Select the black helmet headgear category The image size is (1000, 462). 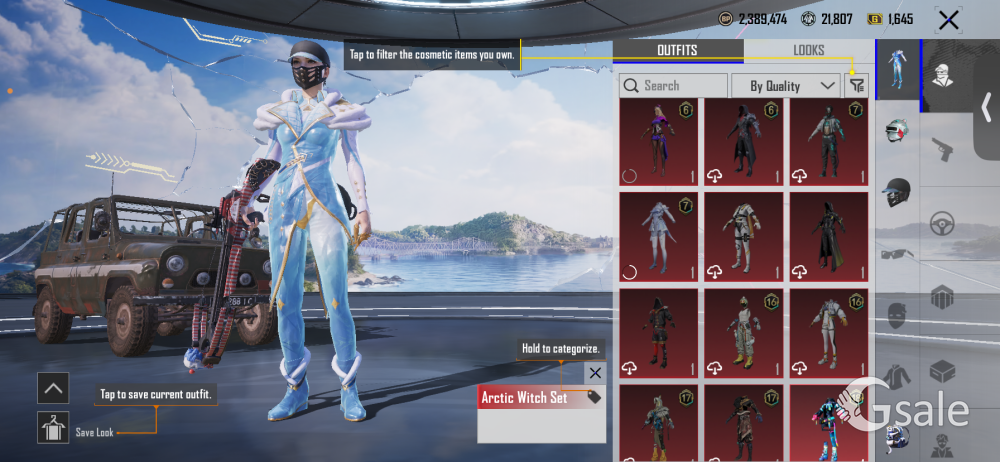click(x=897, y=192)
